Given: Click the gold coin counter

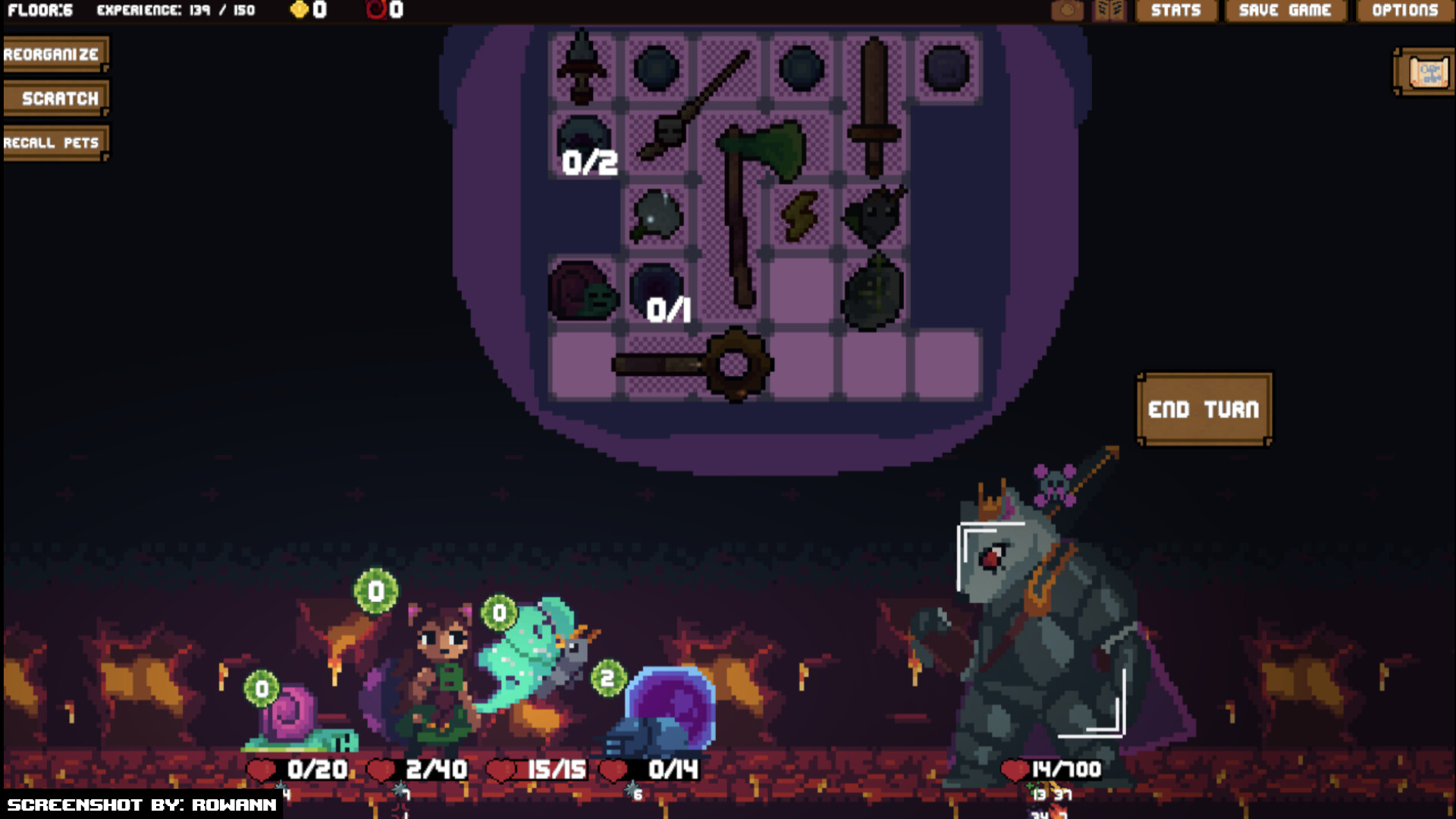Looking at the screenshot, I should (307, 10).
